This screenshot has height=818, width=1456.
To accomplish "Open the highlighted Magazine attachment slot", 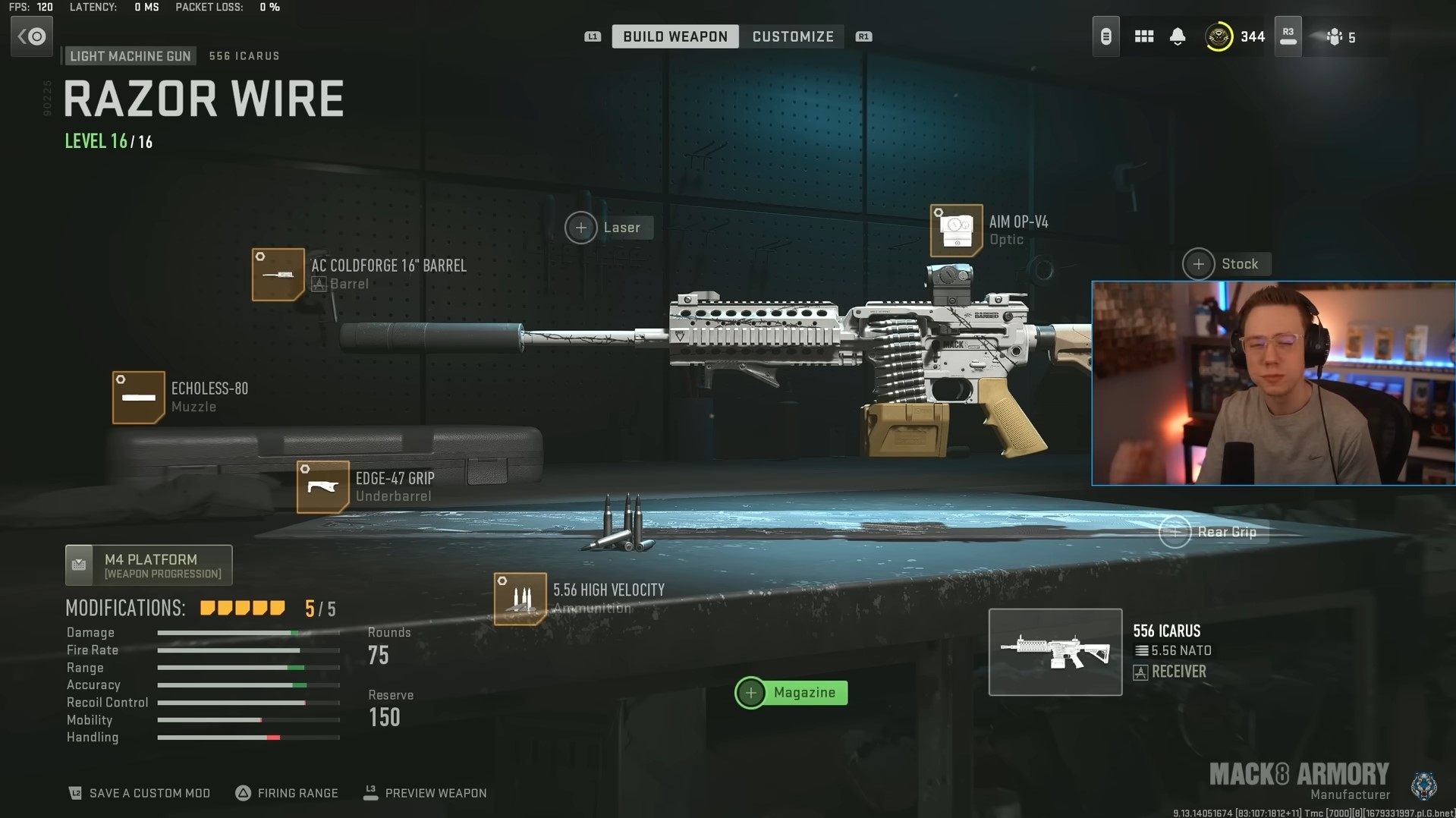I will point(751,692).
